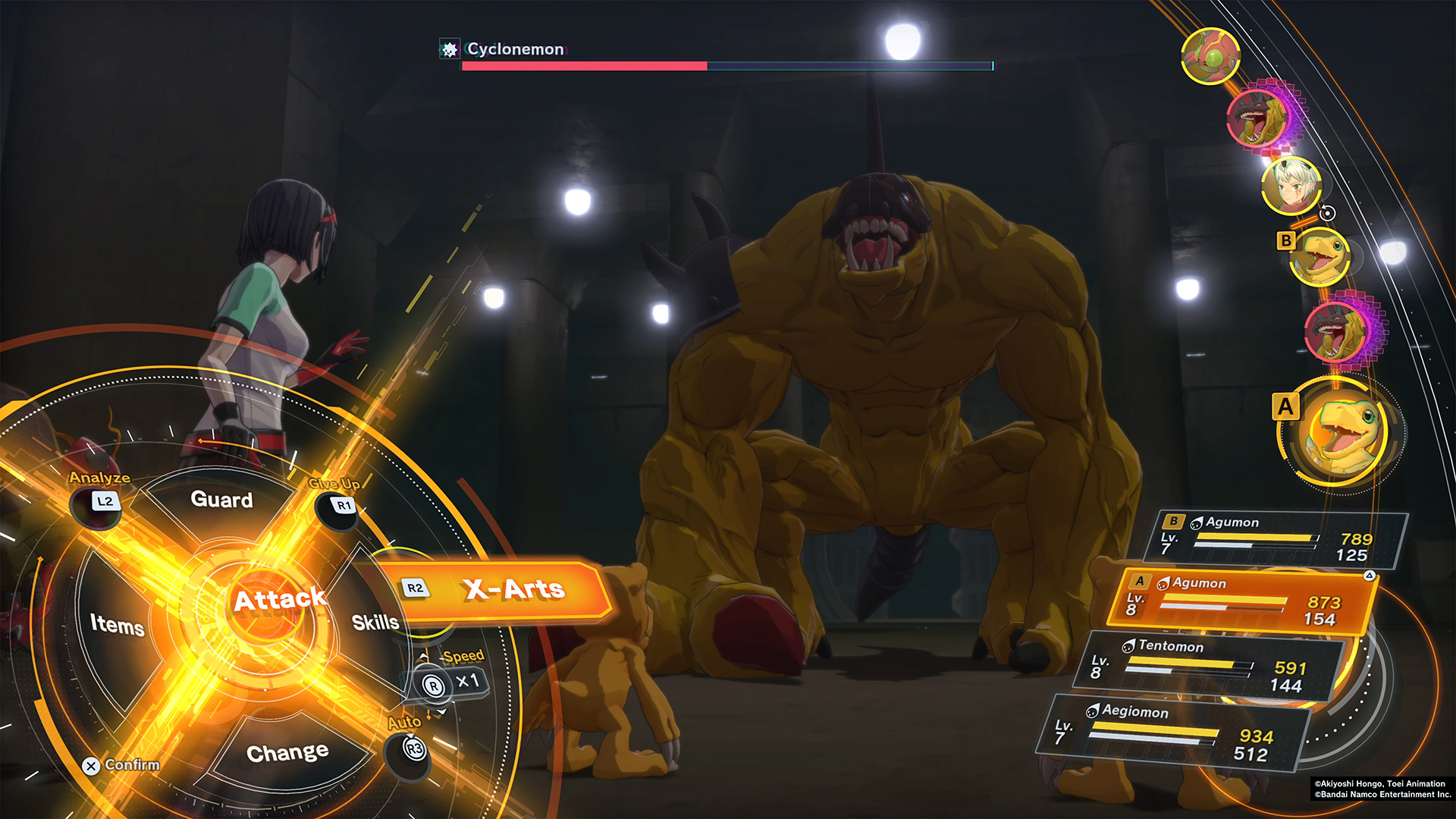Click the enemy icon beside Cyclonemon's name

[450, 49]
